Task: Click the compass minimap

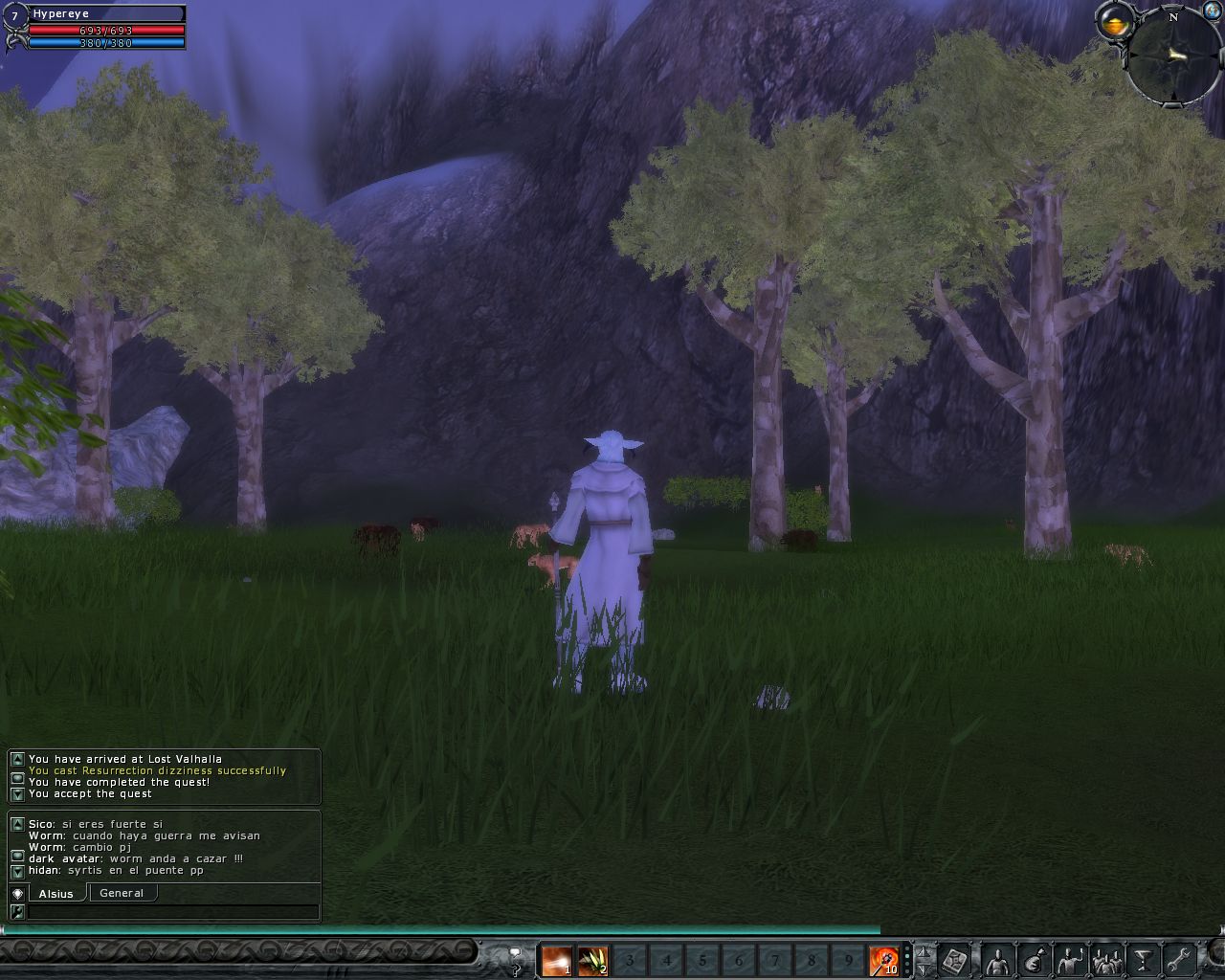Action: coord(1173,57)
